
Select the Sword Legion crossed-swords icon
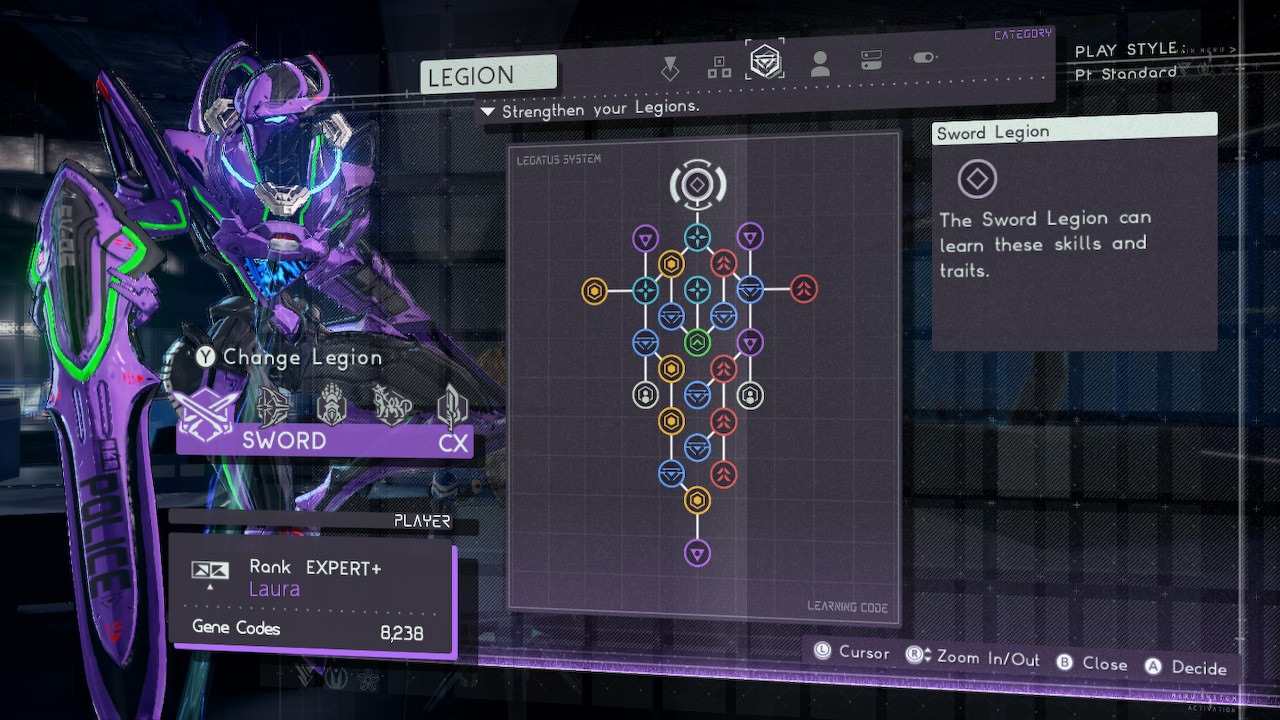[x=208, y=408]
